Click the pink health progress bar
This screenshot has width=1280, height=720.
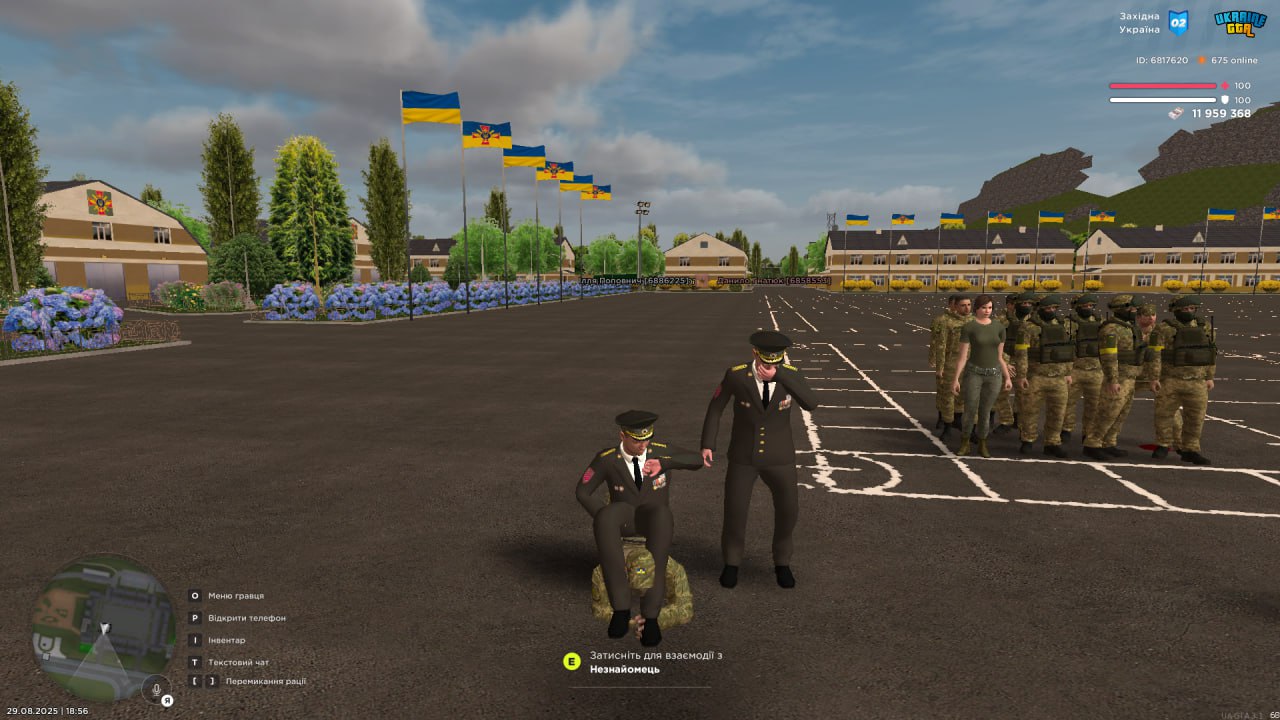(x=1163, y=86)
